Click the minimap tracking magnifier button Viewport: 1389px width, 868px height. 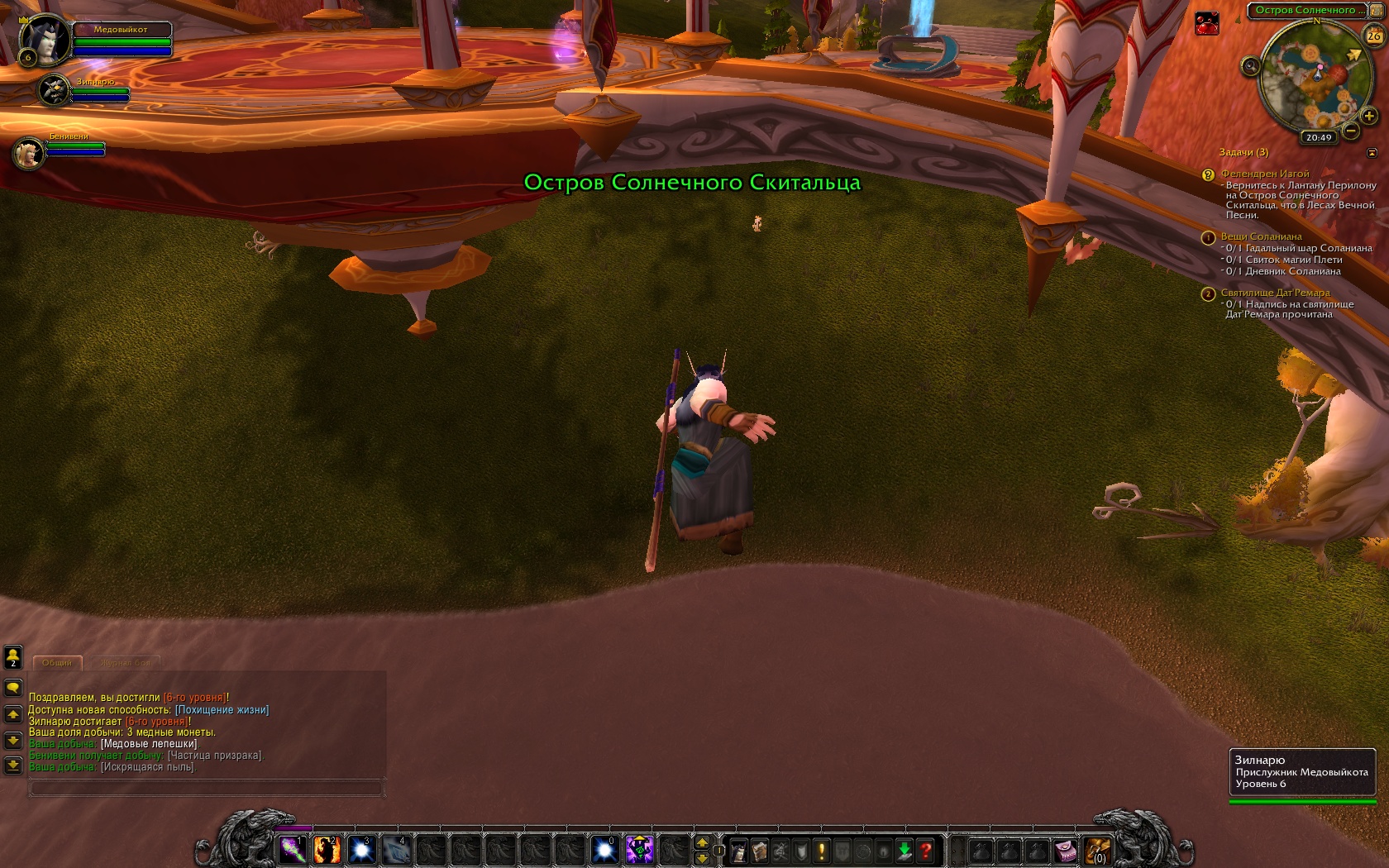(1251, 66)
